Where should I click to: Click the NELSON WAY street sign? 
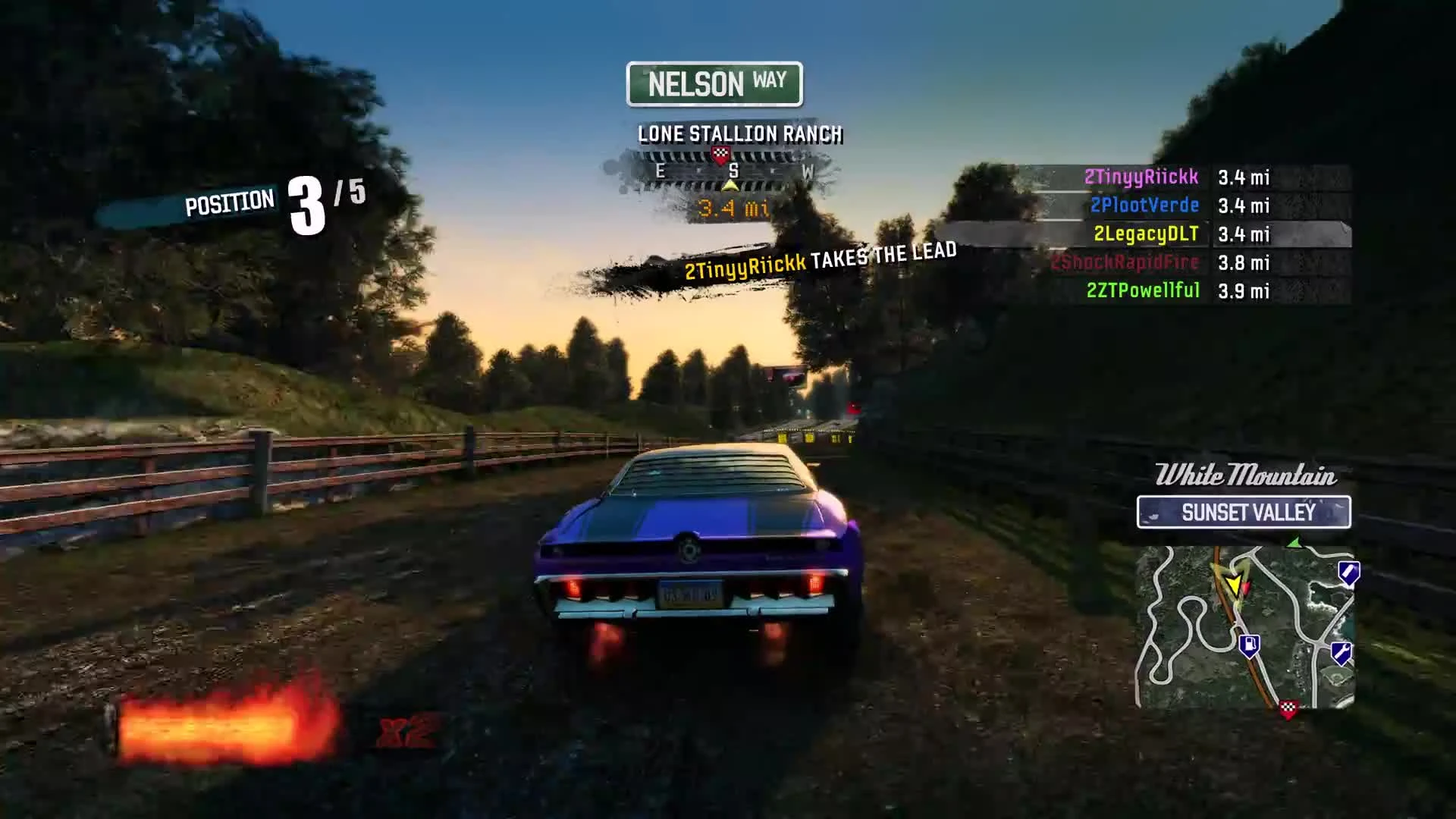click(714, 83)
